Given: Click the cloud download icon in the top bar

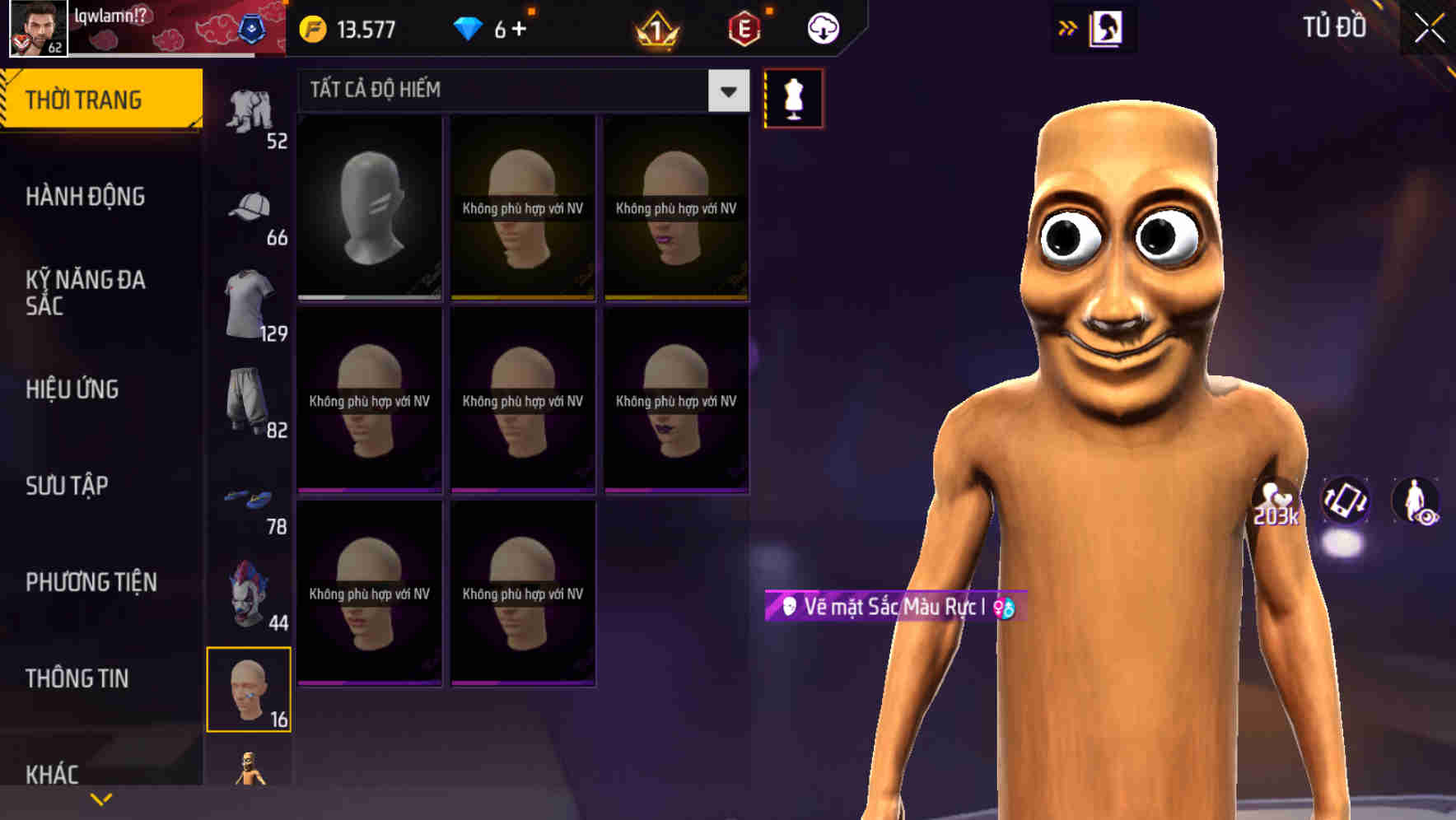Looking at the screenshot, I should tap(822, 27).
